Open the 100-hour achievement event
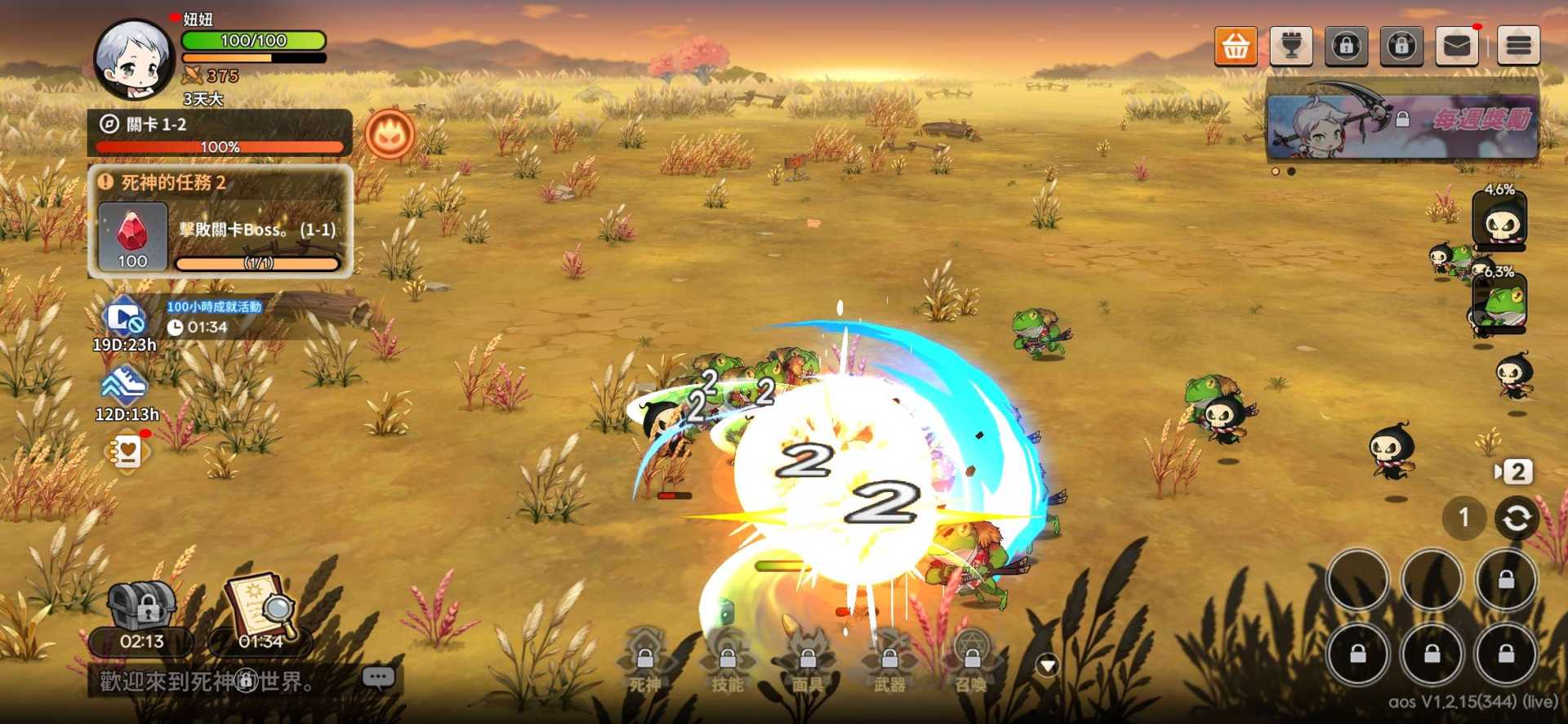 pyautogui.click(x=124, y=319)
